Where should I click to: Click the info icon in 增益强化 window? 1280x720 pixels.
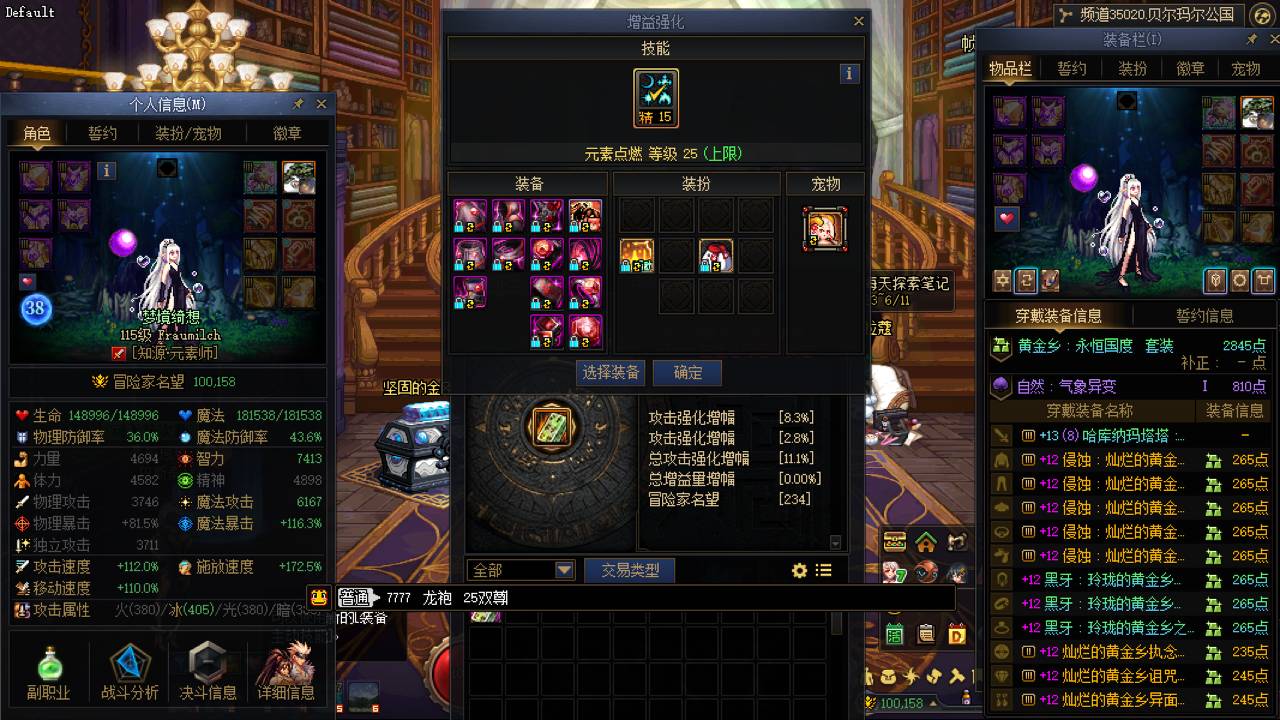[x=849, y=73]
